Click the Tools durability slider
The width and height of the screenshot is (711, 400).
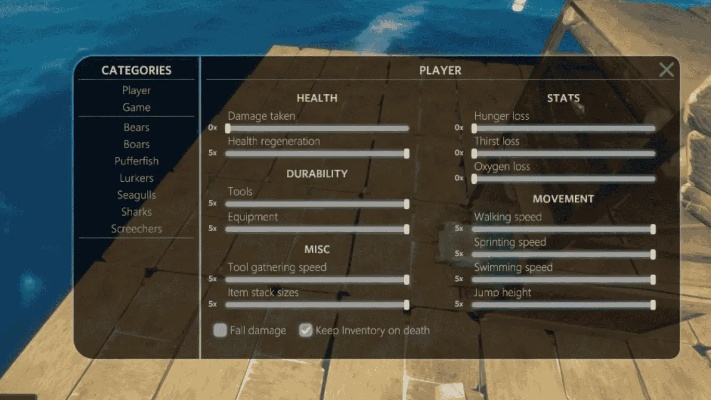317,203
